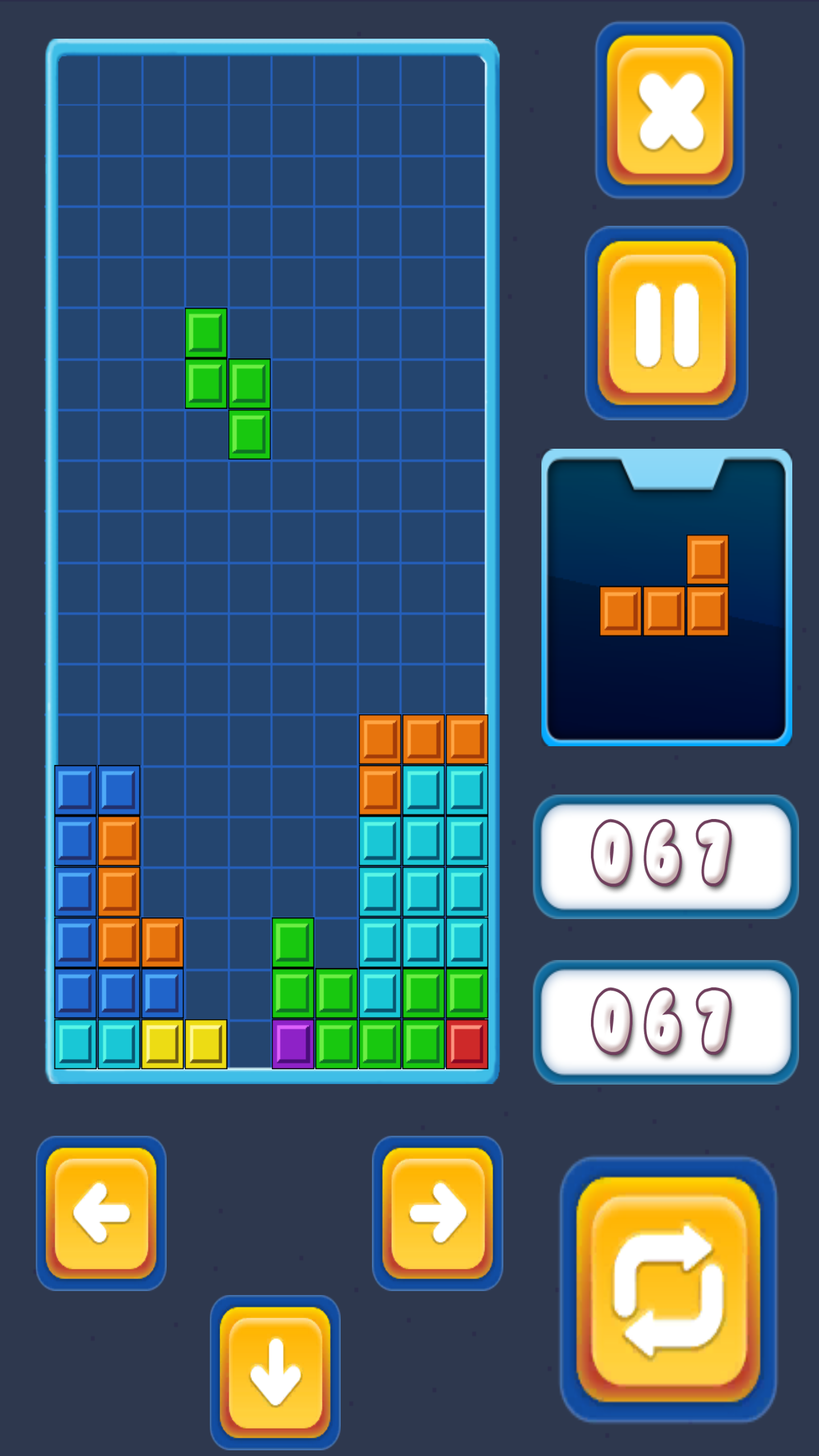Image resolution: width=819 pixels, height=1456 pixels.
Task: Tap the left arrow to move piece left
Action: [100, 1214]
